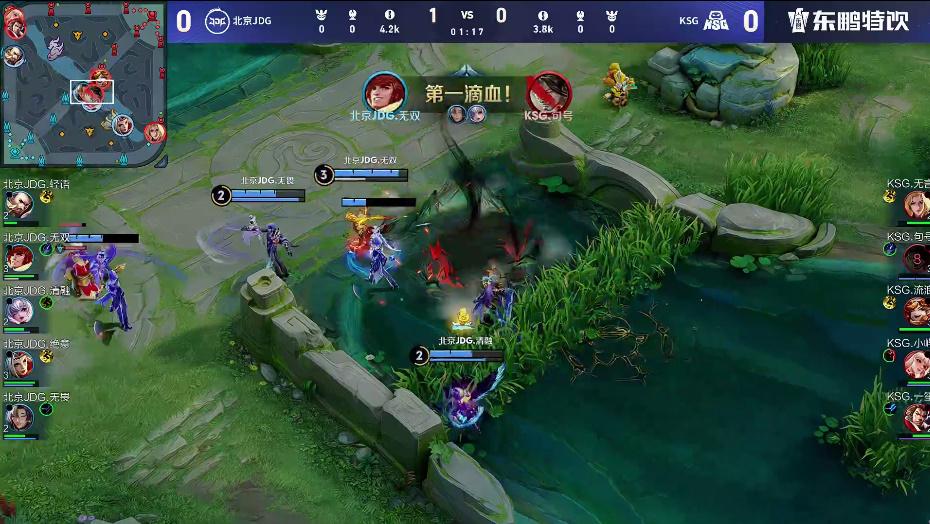Click the killer 无双 portrait in first-blood banner

point(384,93)
